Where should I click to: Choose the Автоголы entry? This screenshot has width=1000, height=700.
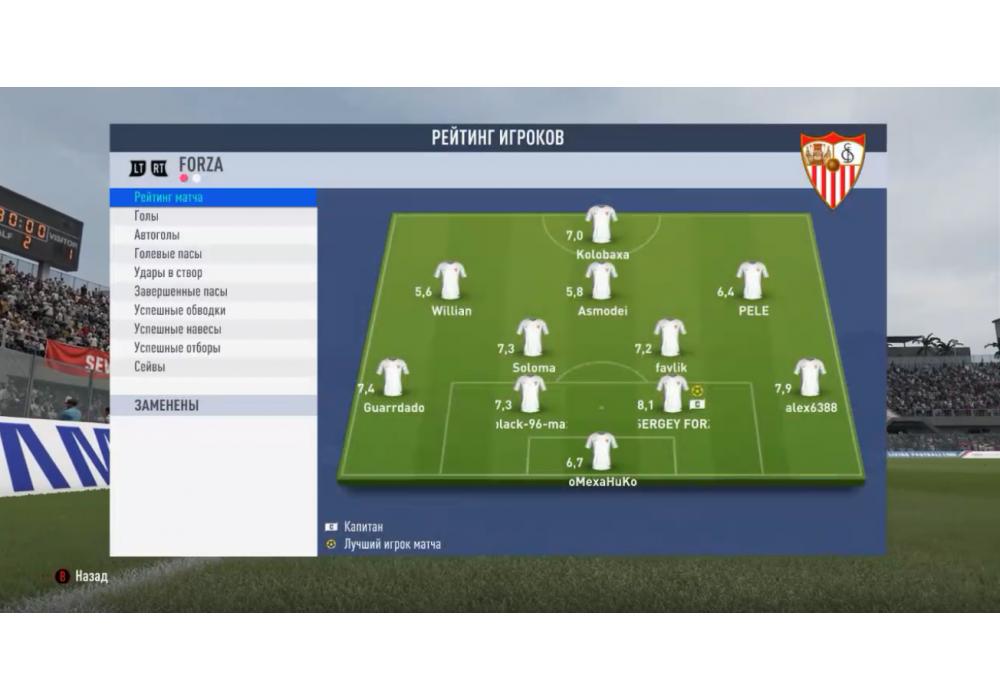pyautogui.click(x=157, y=236)
